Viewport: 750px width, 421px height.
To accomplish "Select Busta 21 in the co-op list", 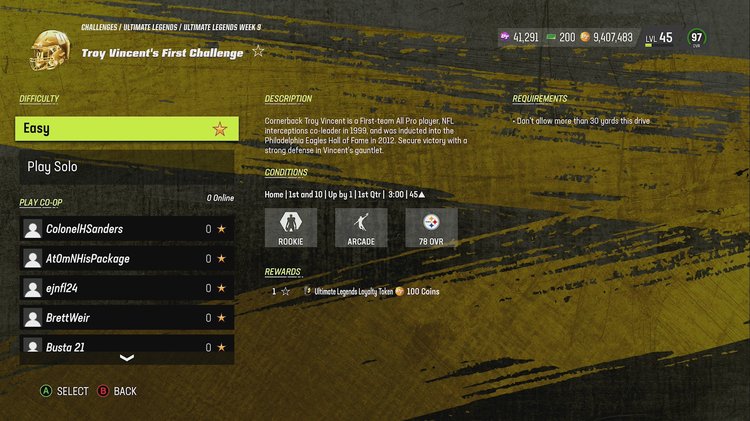I will pos(127,346).
